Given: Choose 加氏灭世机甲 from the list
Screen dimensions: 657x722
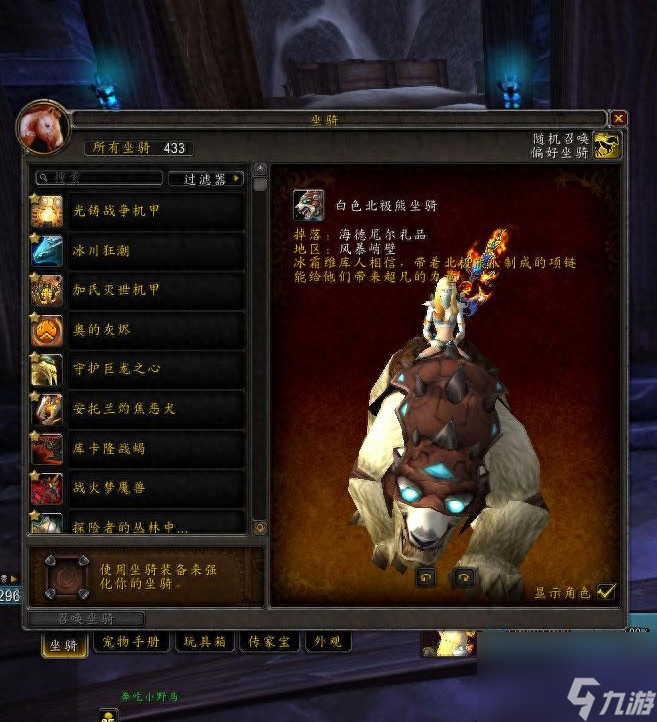Looking at the screenshot, I should tap(140, 289).
